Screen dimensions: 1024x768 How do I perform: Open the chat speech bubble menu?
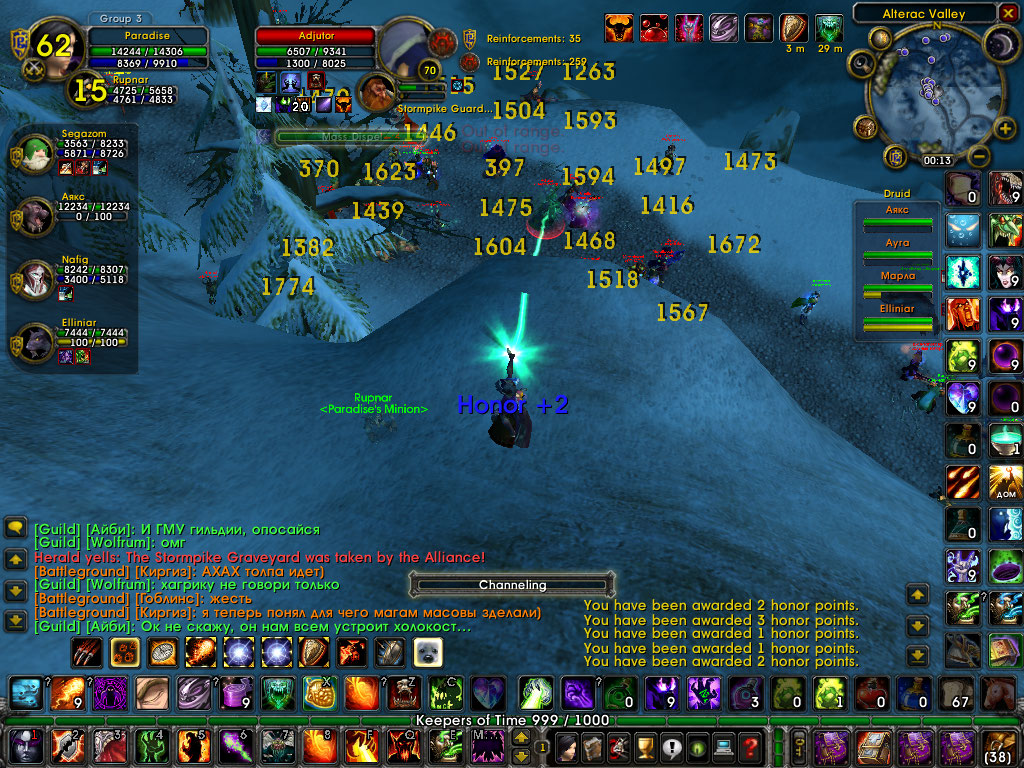coord(15,527)
